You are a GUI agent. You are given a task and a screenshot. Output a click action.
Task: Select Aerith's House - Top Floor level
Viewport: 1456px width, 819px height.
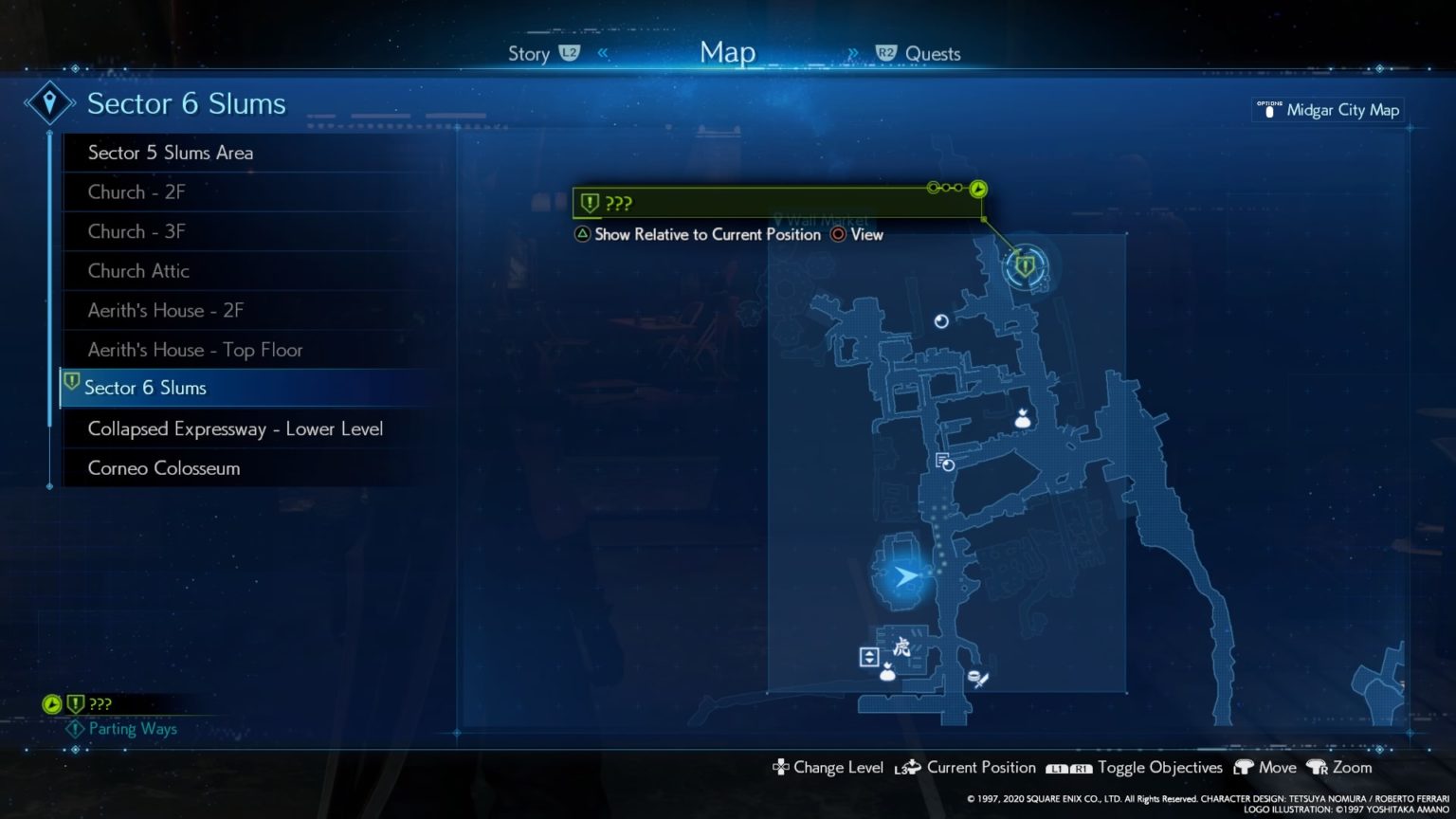(196, 350)
